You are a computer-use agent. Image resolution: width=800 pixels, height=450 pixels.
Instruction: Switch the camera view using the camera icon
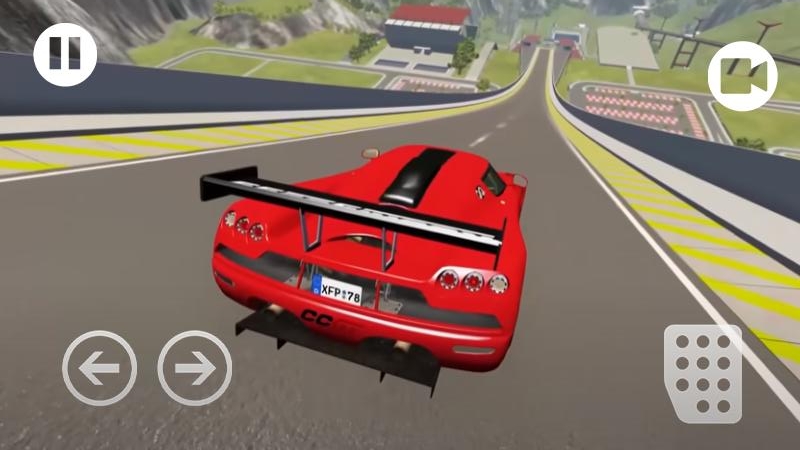[x=742, y=78]
